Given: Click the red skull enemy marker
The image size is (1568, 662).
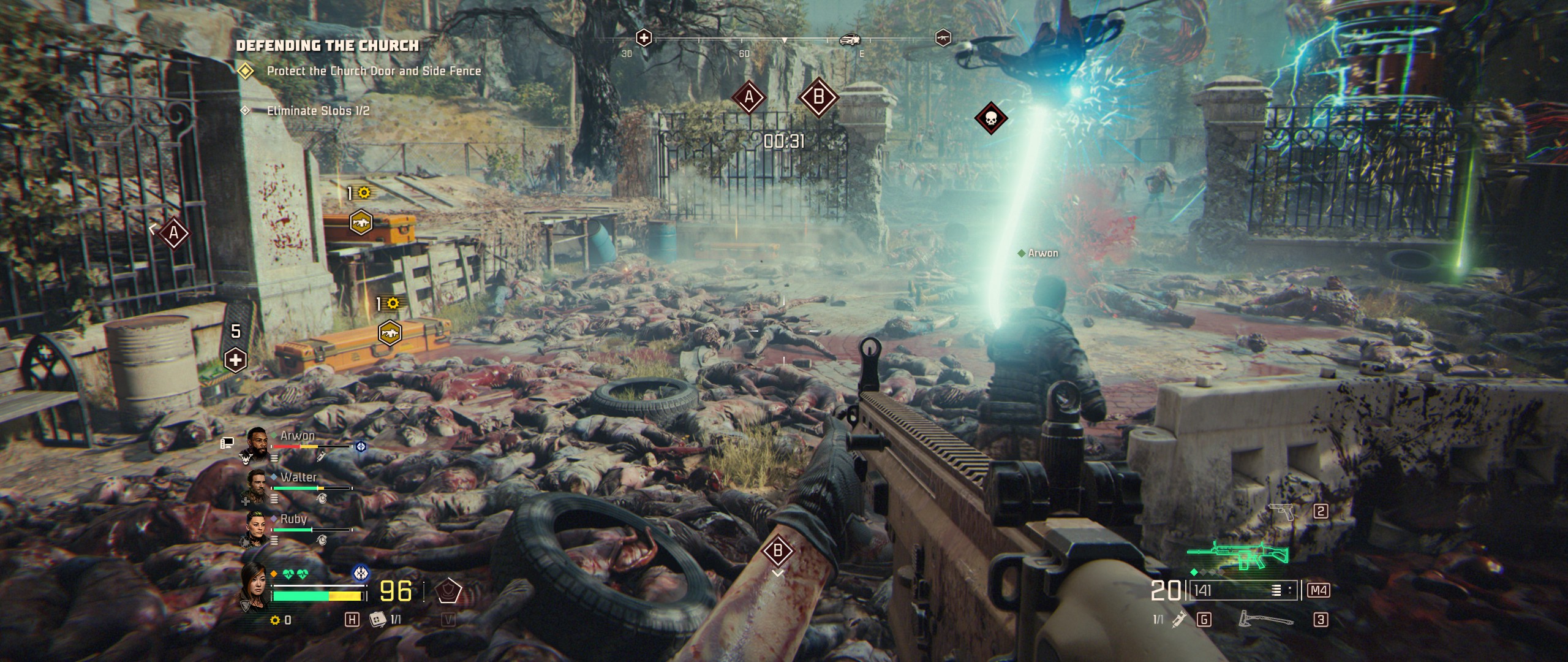Looking at the screenshot, I should pyautogui.click(x=990, y=118).
